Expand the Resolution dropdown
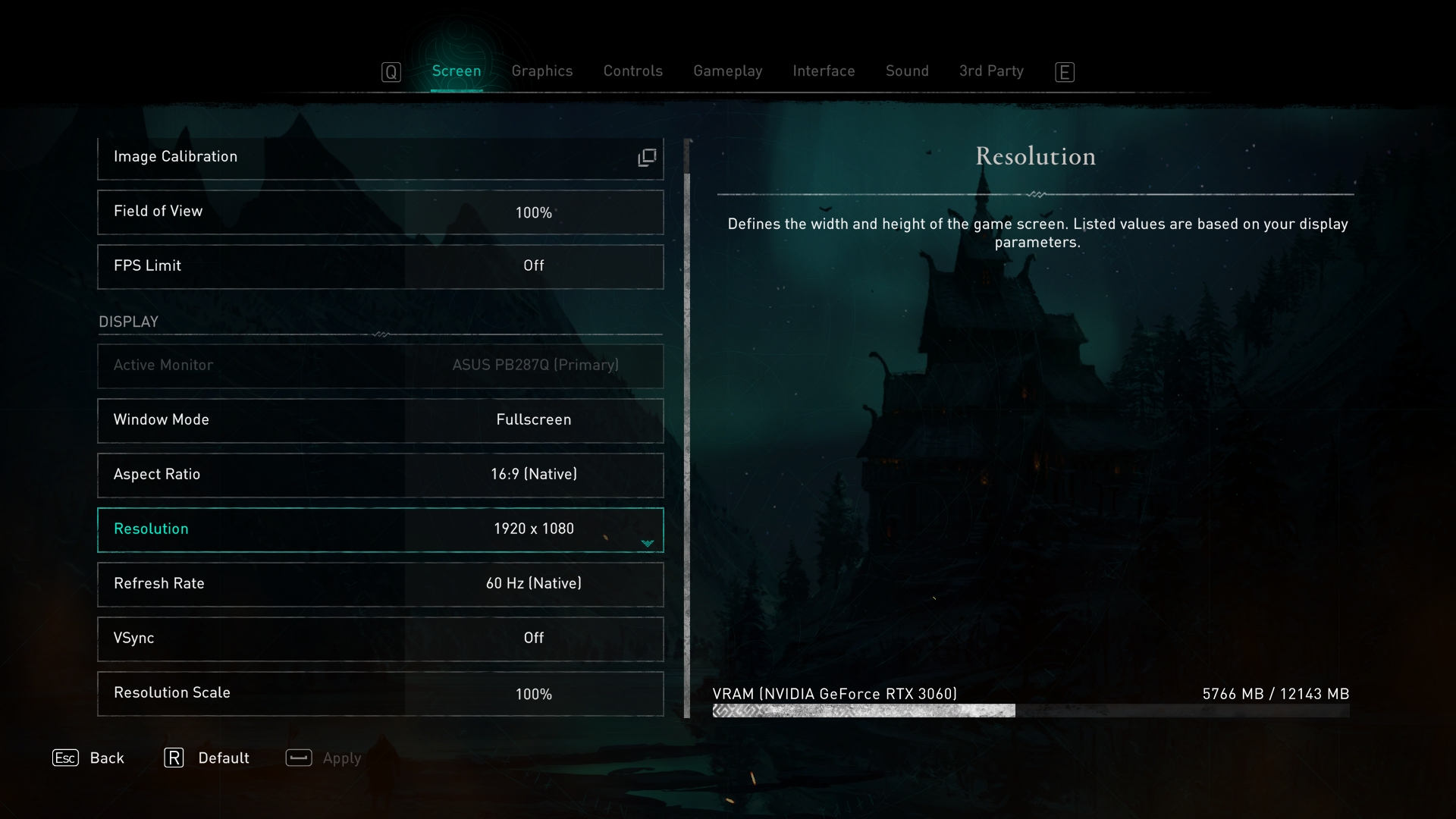The height and width of the screenshot is (819, 1456). pyautogui.click(x=647, y=543)
